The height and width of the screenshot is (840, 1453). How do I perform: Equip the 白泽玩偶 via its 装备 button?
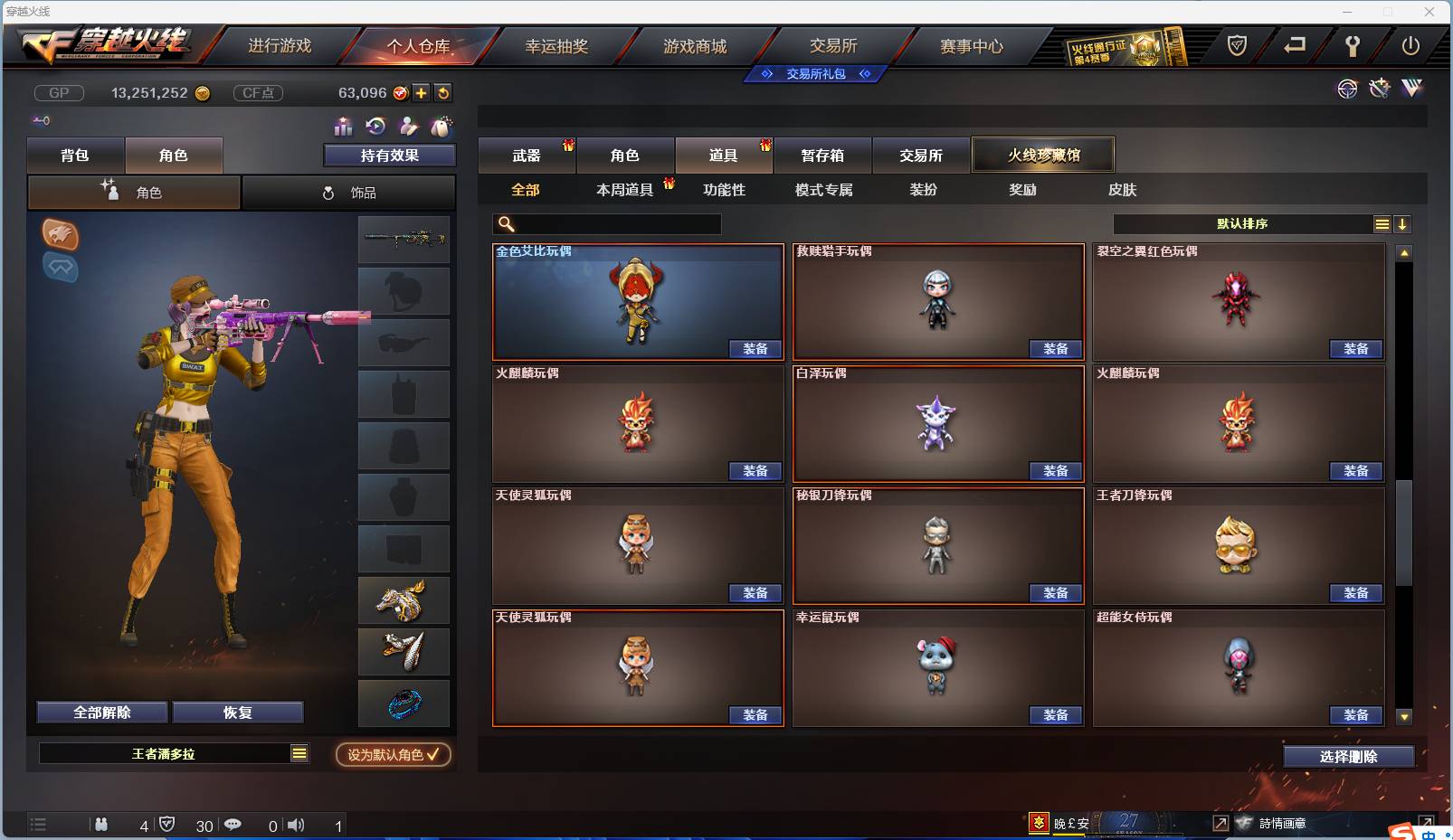(x=1056, y=471)
